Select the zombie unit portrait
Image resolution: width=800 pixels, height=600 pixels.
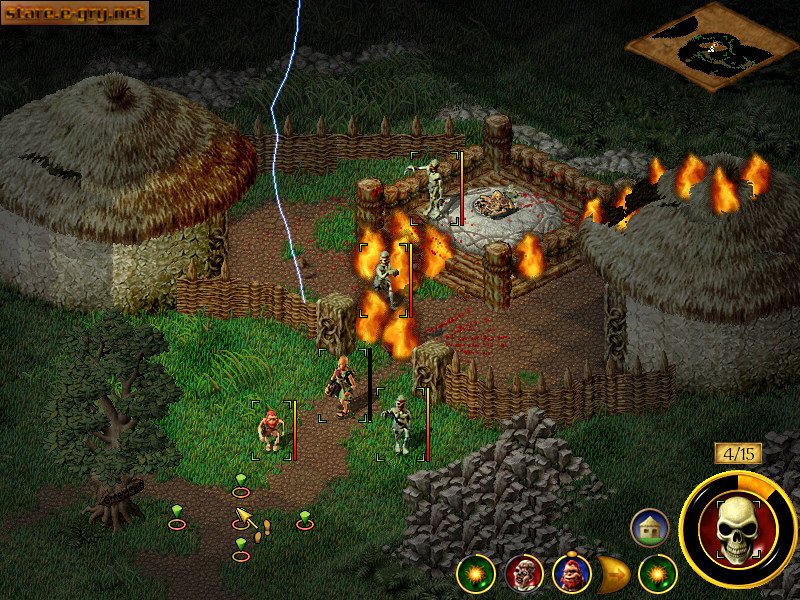pyautogui.click(x=524, y=573)
